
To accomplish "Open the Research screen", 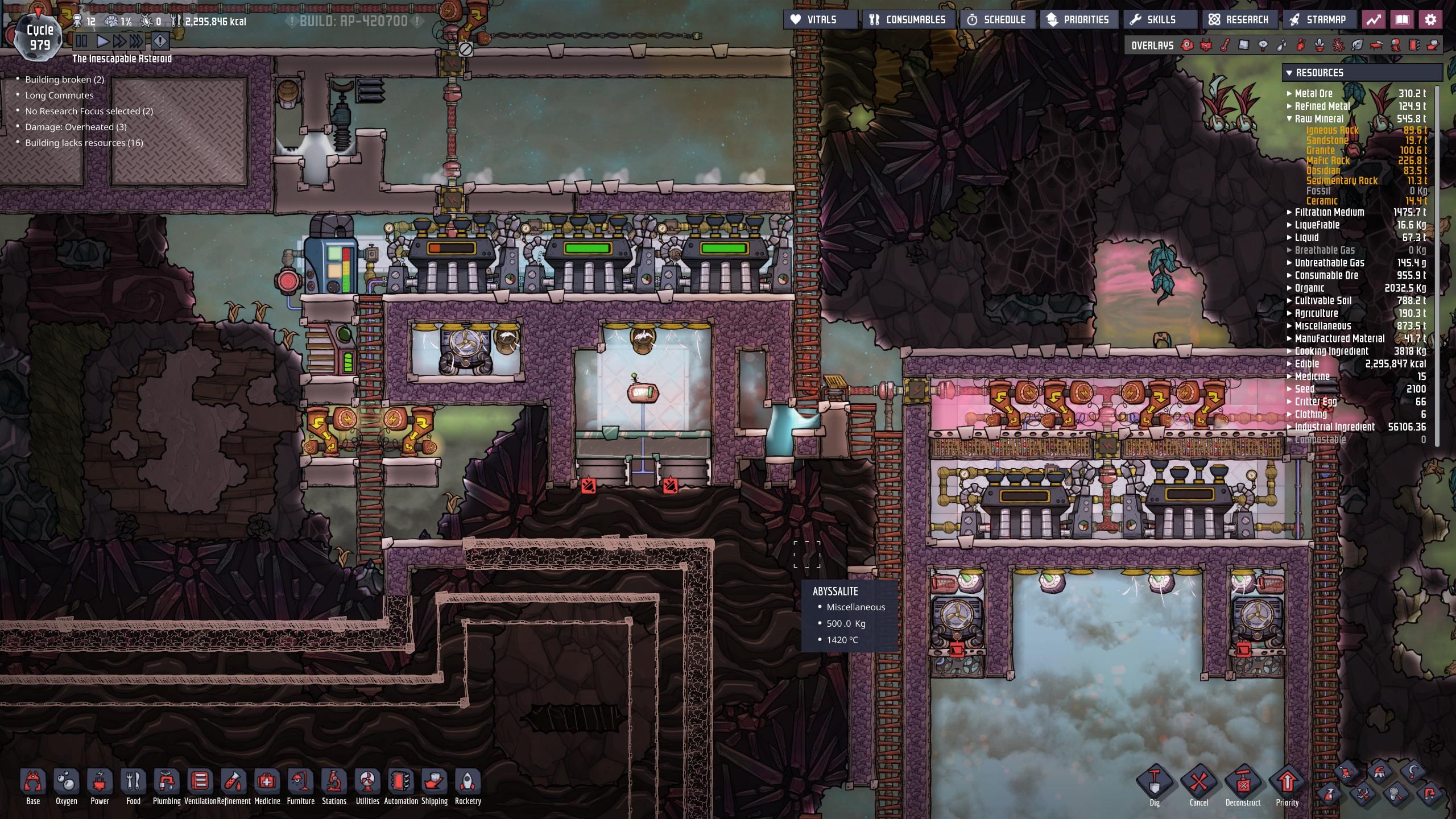I will click(1239, 19).
